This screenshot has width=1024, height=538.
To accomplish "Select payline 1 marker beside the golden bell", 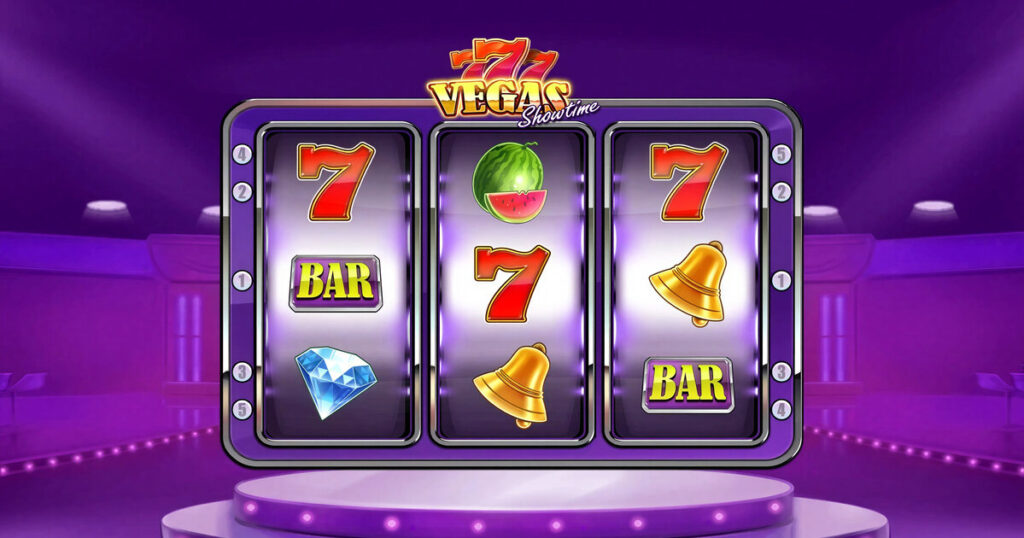I will click(x=782, y=281).
